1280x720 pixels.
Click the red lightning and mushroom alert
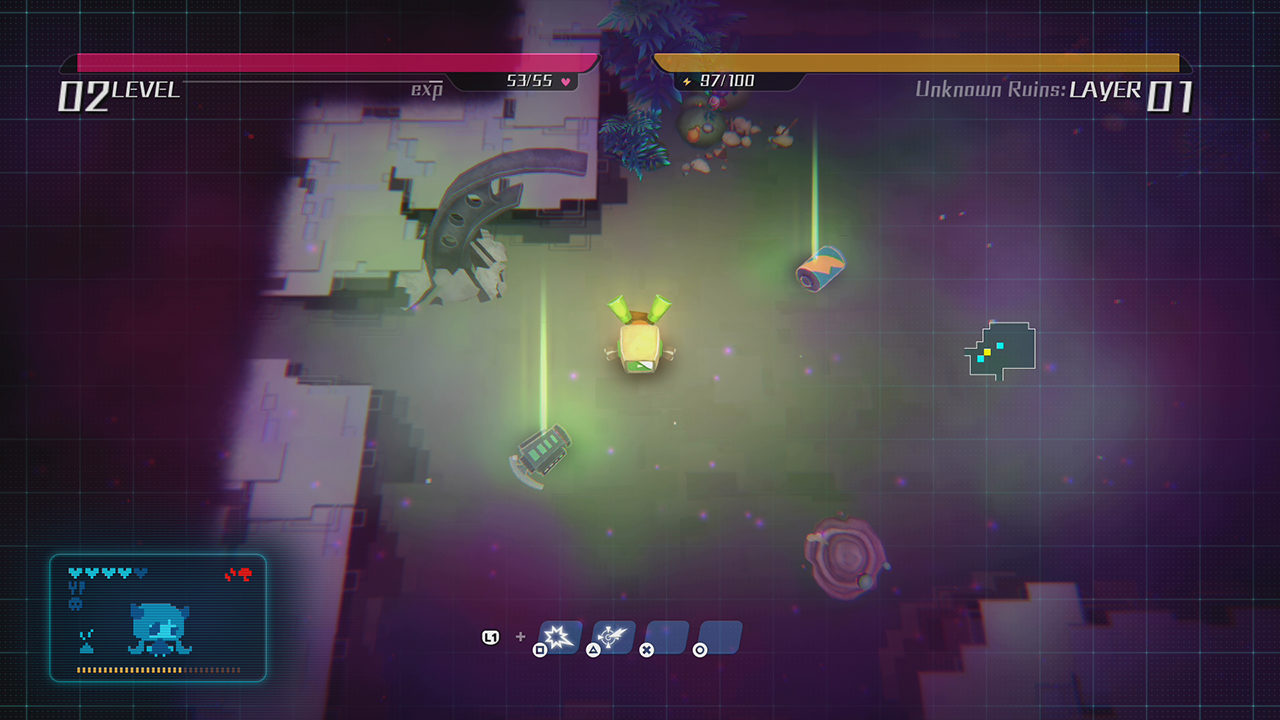click(238, 574)
